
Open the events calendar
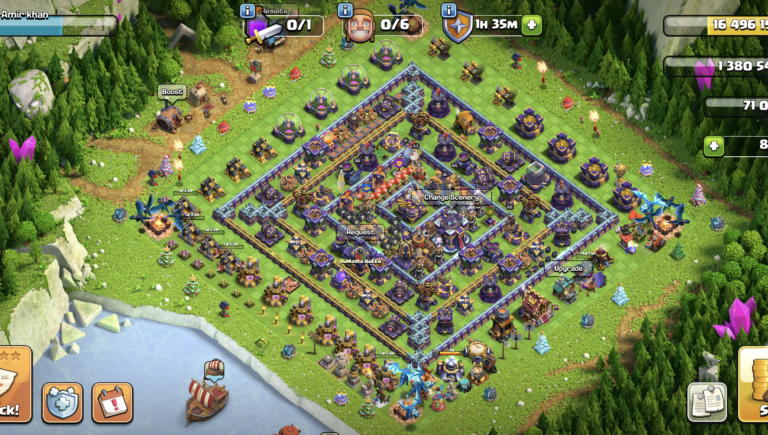(111, 401)
